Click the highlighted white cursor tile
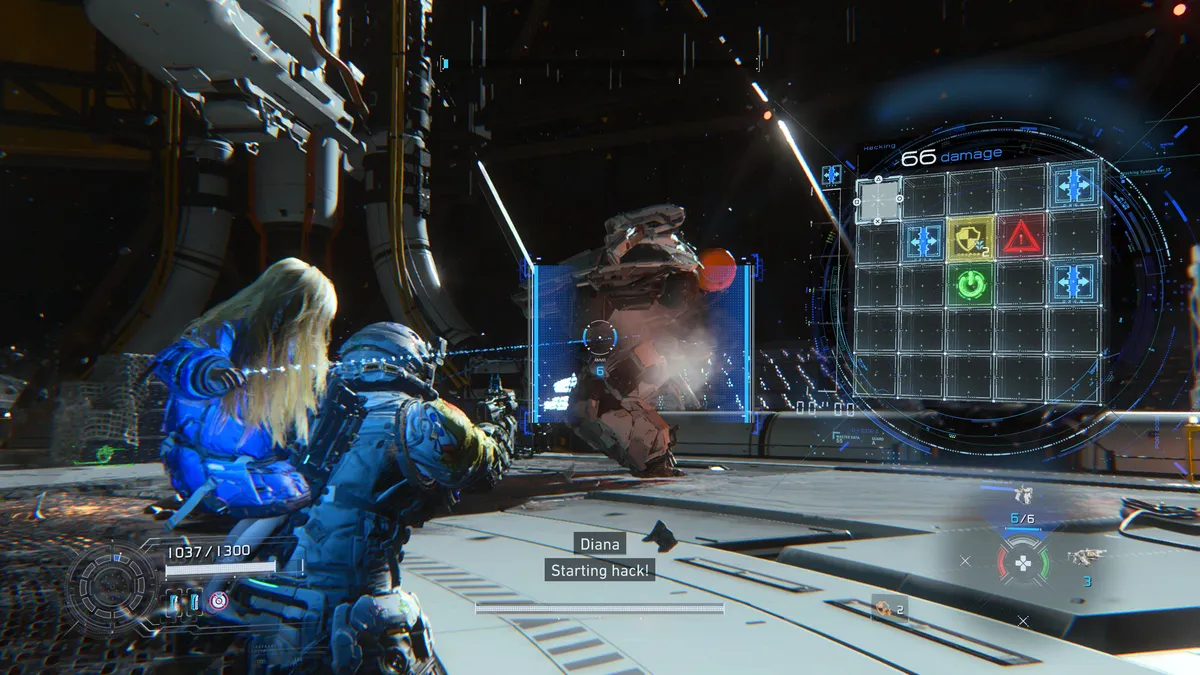 877,200
